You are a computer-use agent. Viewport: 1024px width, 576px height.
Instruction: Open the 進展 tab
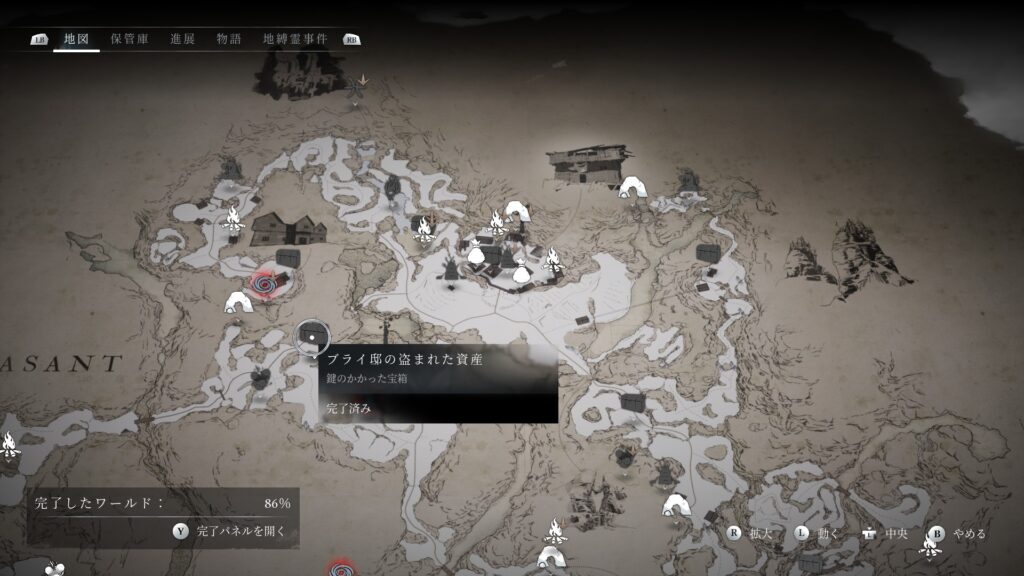click(x=182, y=39)
